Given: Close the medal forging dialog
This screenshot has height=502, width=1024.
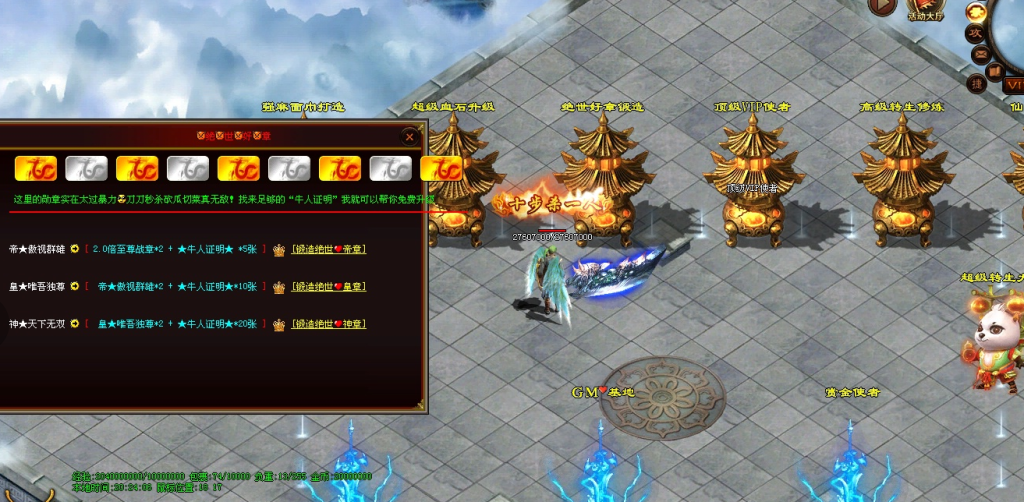Looking at the screenshot, I should 409,135.
